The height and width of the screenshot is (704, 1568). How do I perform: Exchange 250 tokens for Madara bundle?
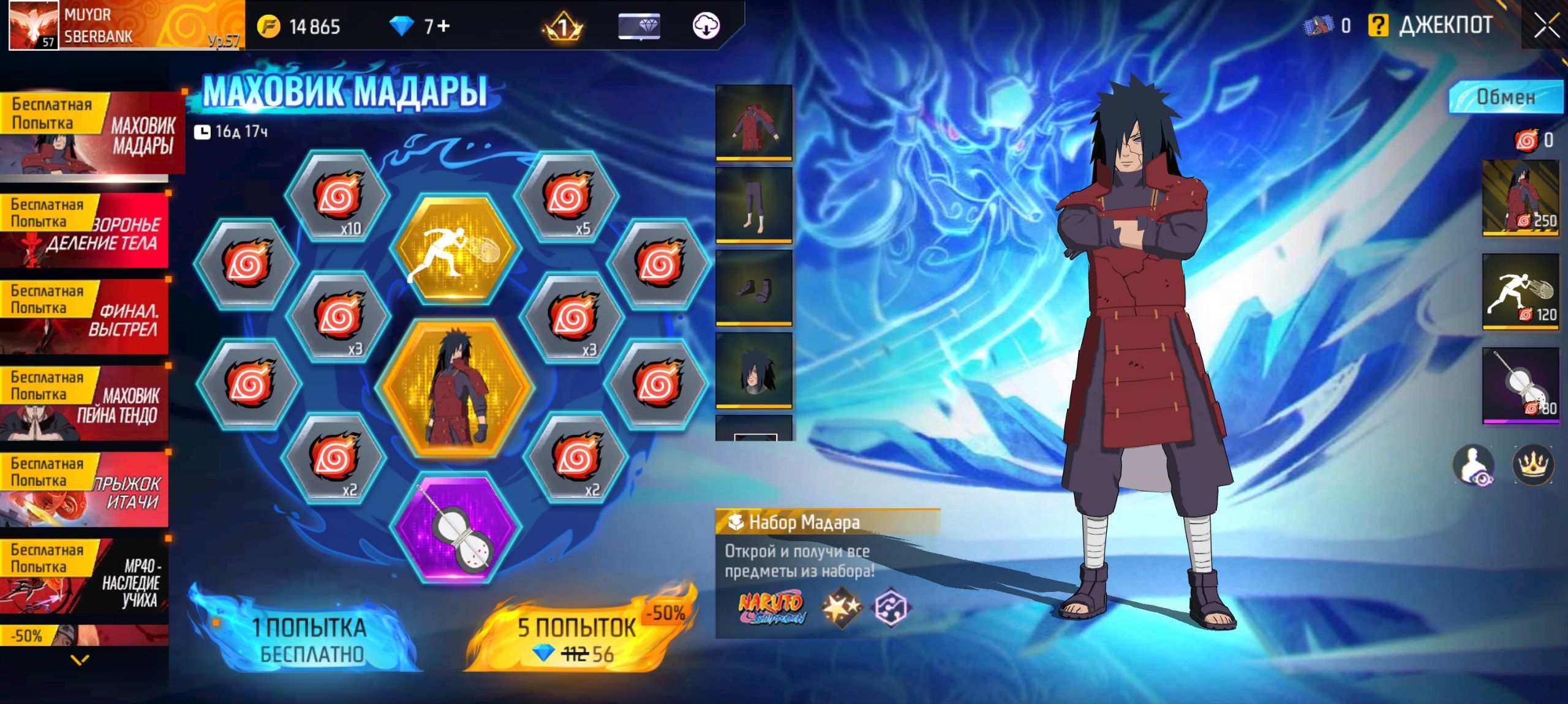(1520, 198)
